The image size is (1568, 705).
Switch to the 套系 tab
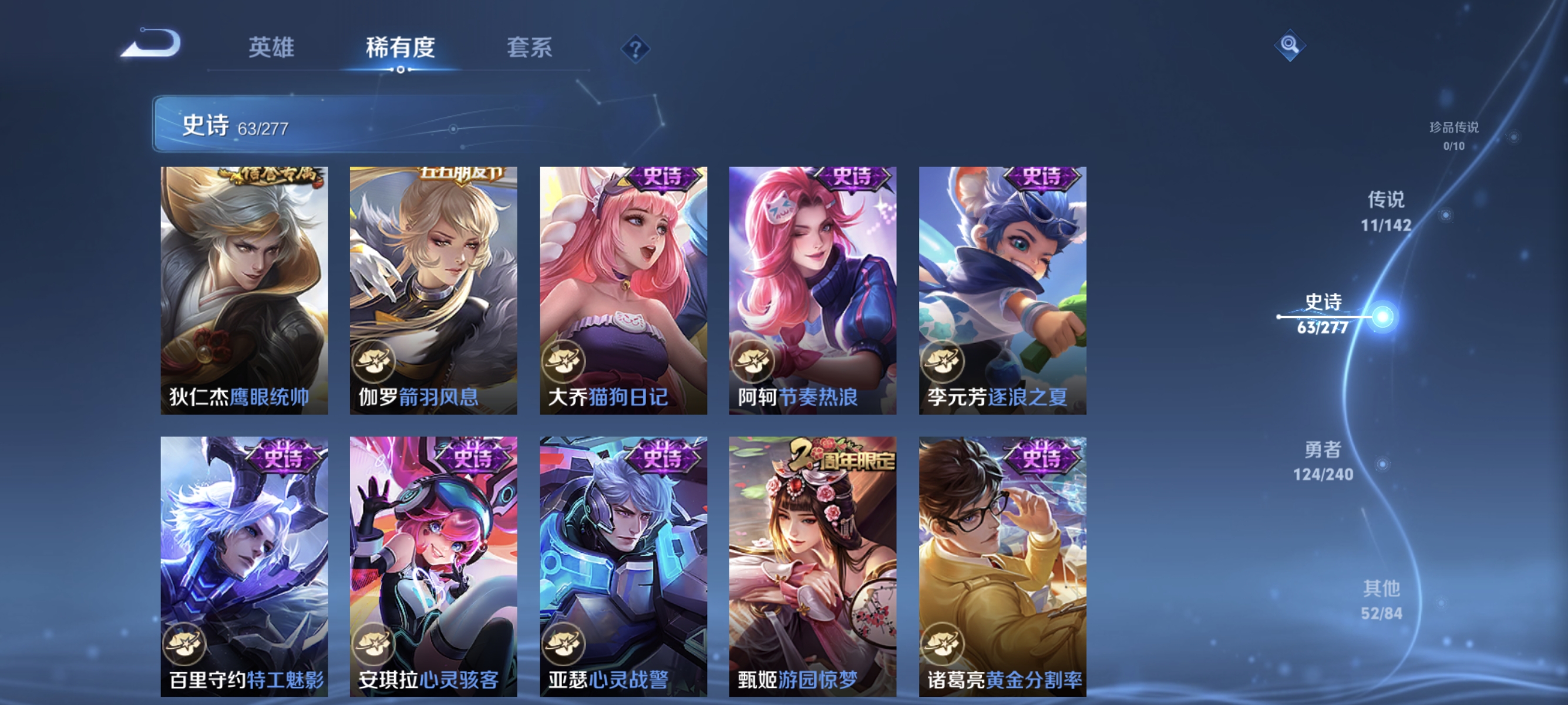[531, 48]
